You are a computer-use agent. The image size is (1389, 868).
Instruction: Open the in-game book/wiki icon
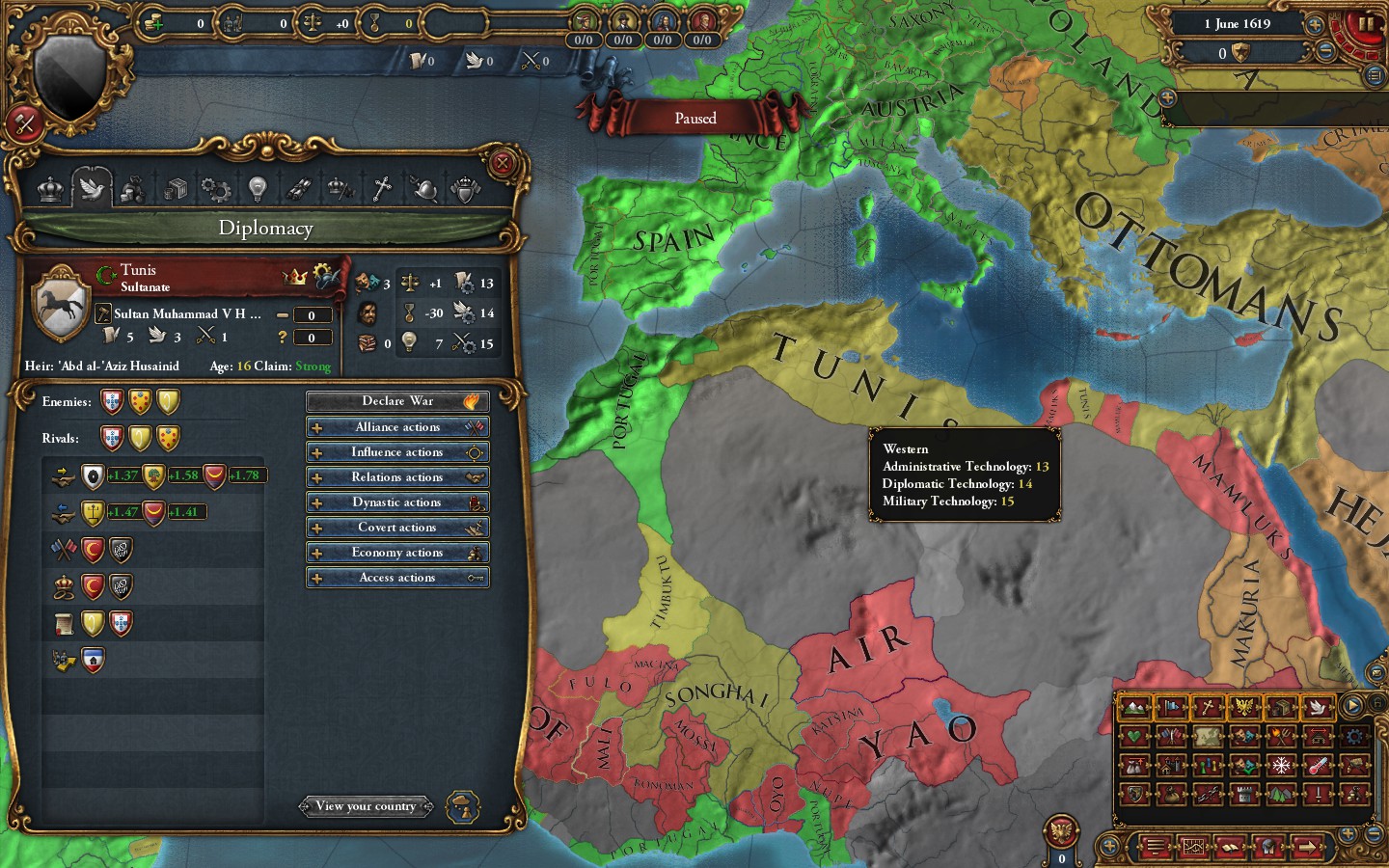click(x=1232, y=845)
